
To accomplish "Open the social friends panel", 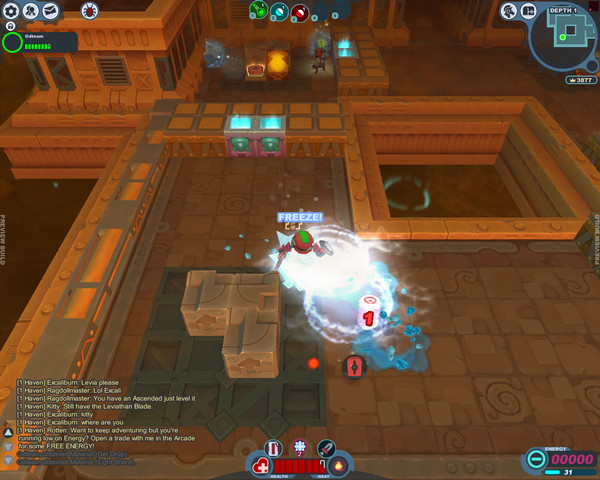I will coord(32,11).
